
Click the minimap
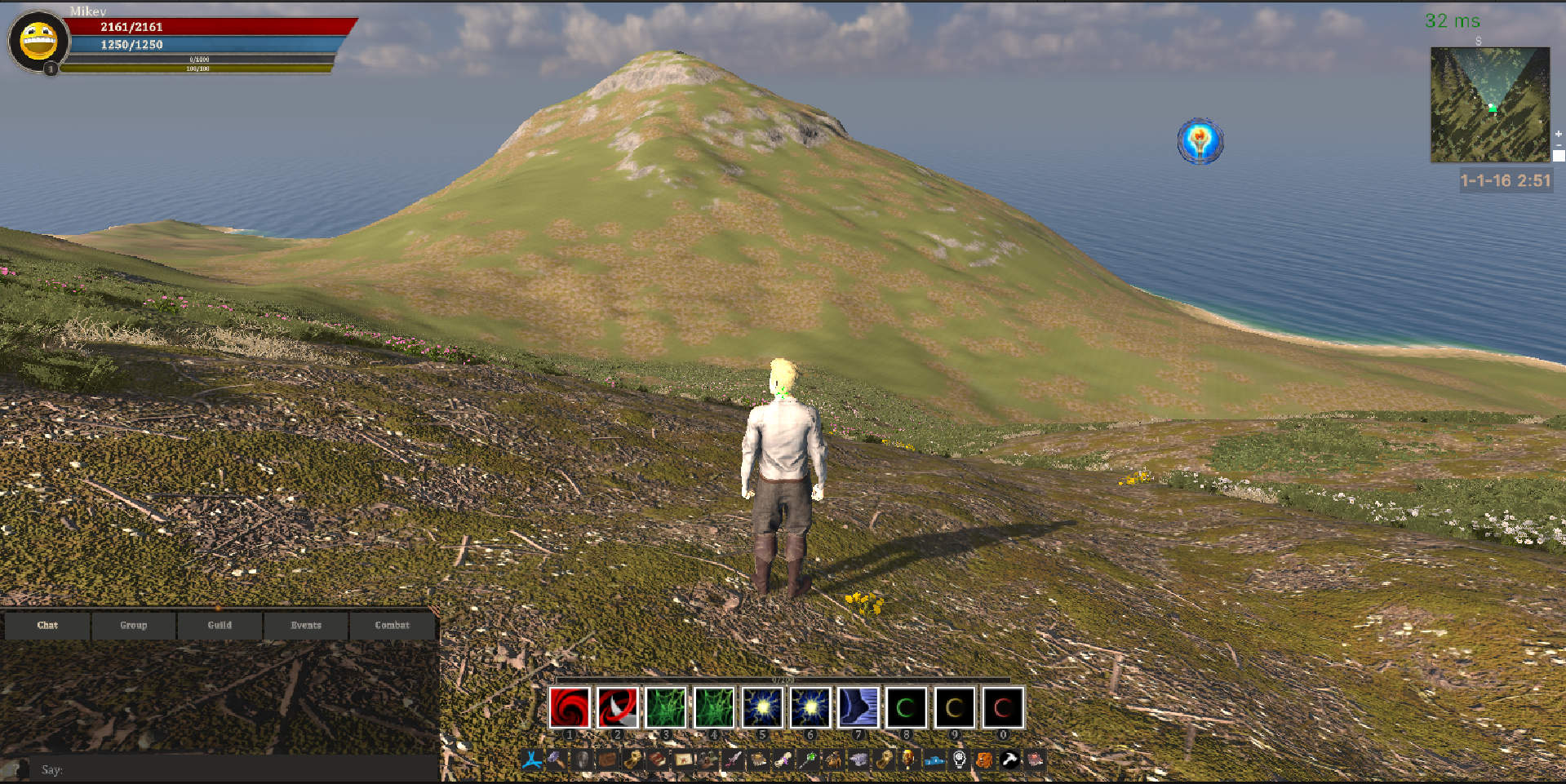click(x=1489, y=104)
